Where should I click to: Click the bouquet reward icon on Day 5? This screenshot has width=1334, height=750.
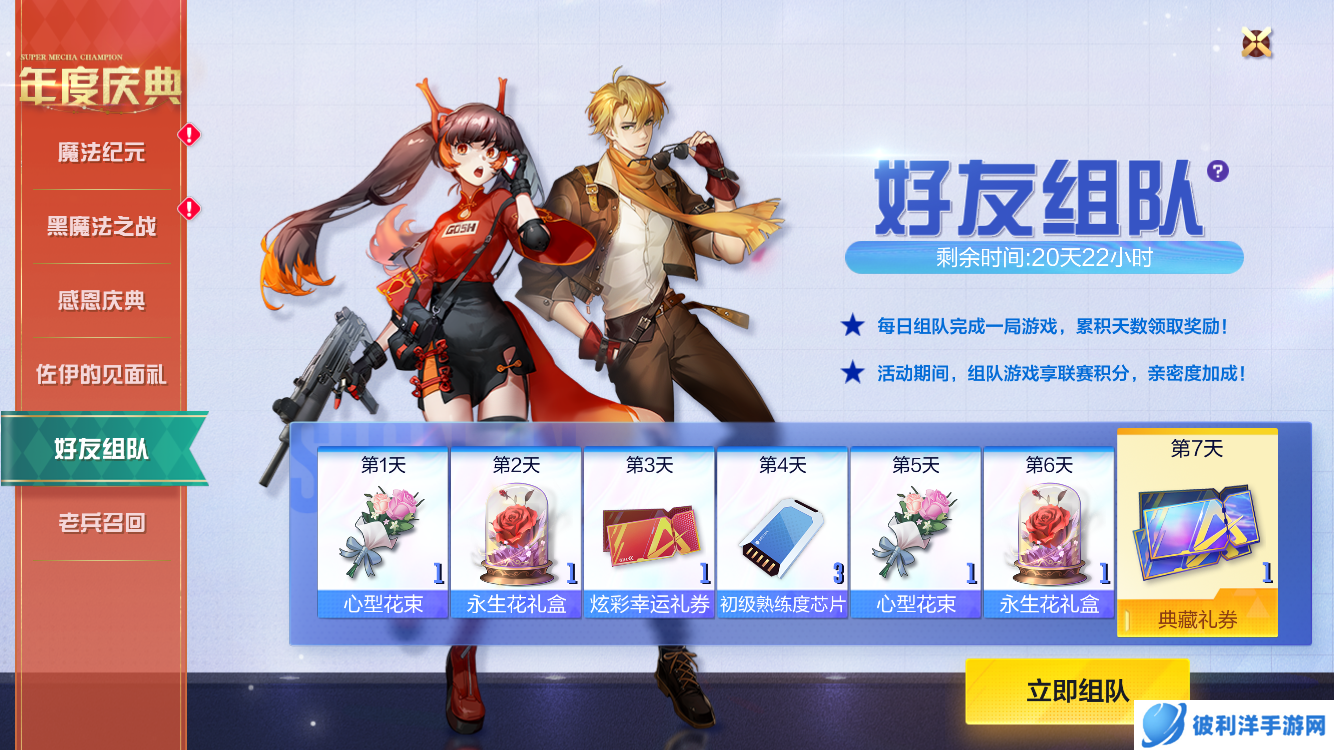coord(915,531)
